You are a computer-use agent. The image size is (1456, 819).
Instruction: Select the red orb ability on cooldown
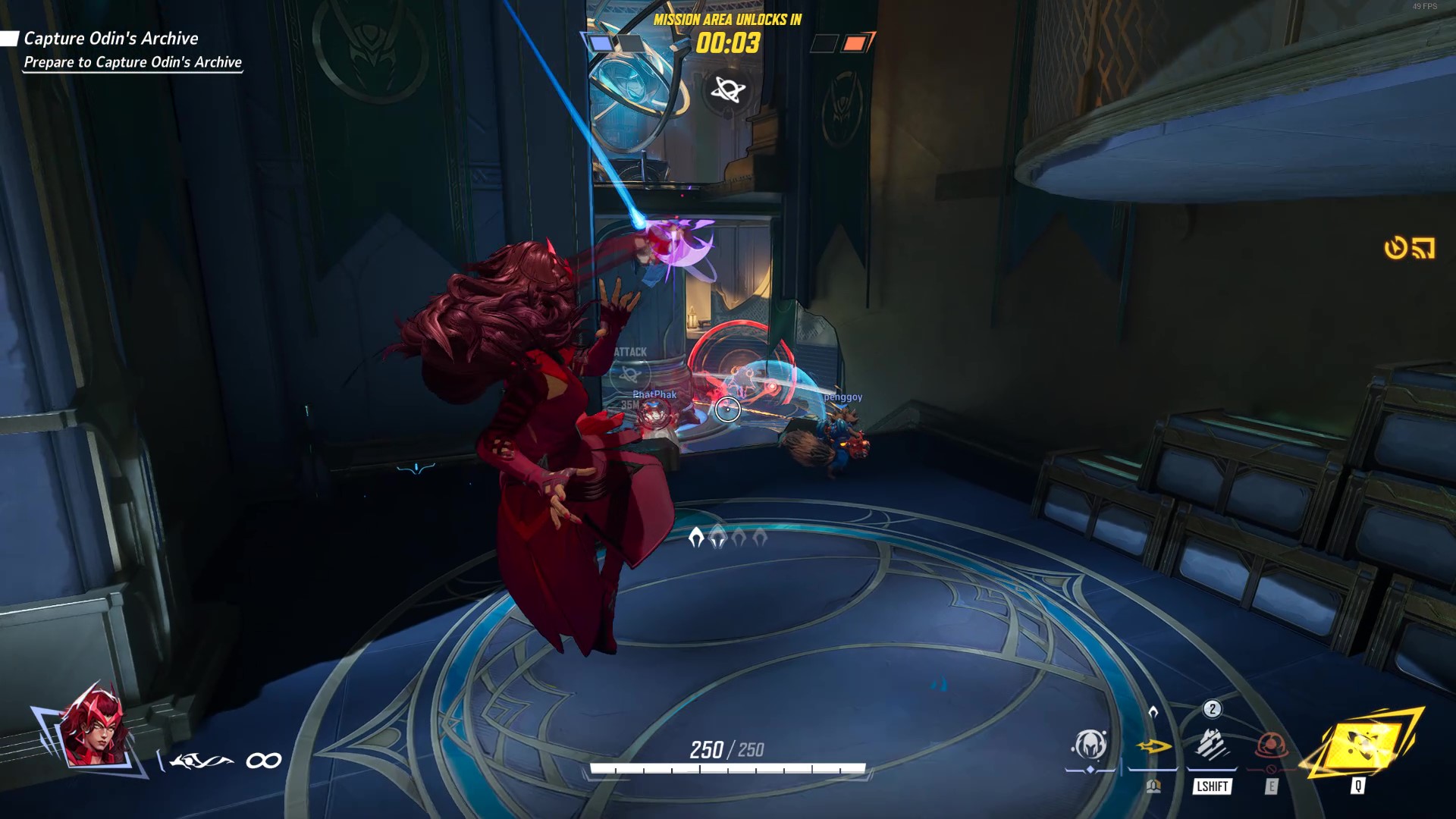(1272, 745)
